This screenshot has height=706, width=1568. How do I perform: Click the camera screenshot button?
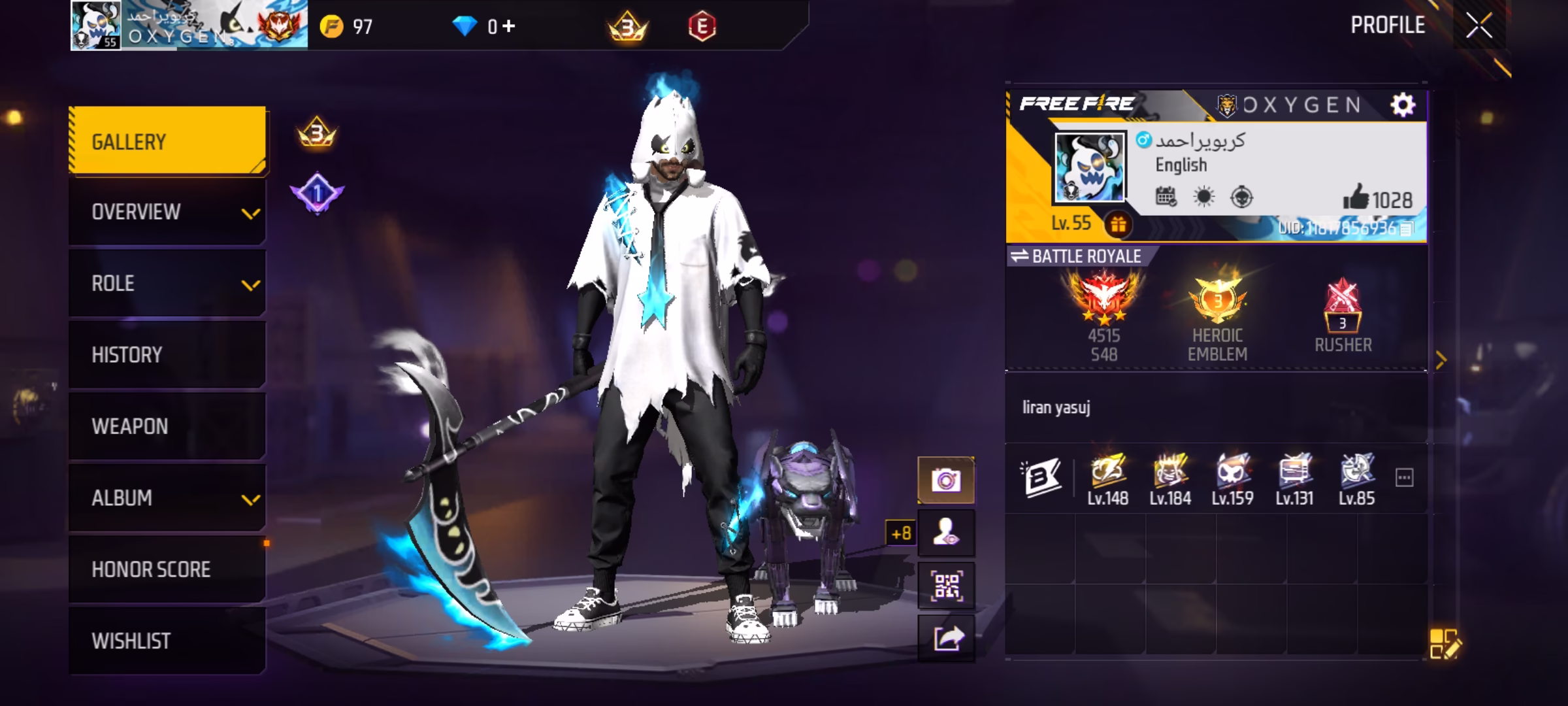tap(946, 480)
